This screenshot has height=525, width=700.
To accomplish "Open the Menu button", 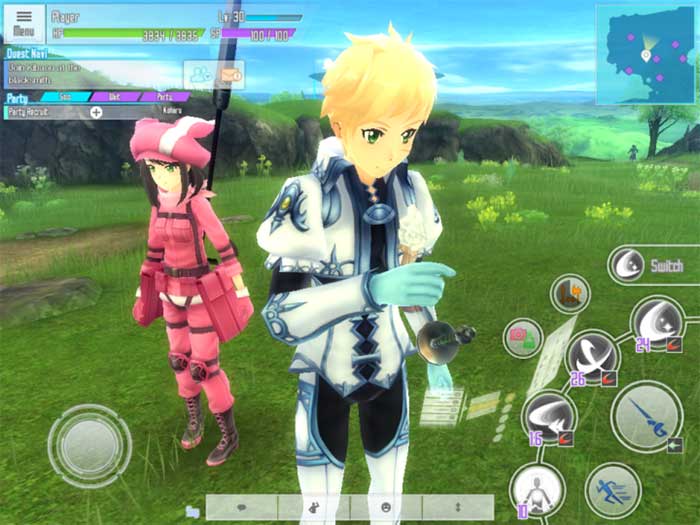I will tap(25, 22).
